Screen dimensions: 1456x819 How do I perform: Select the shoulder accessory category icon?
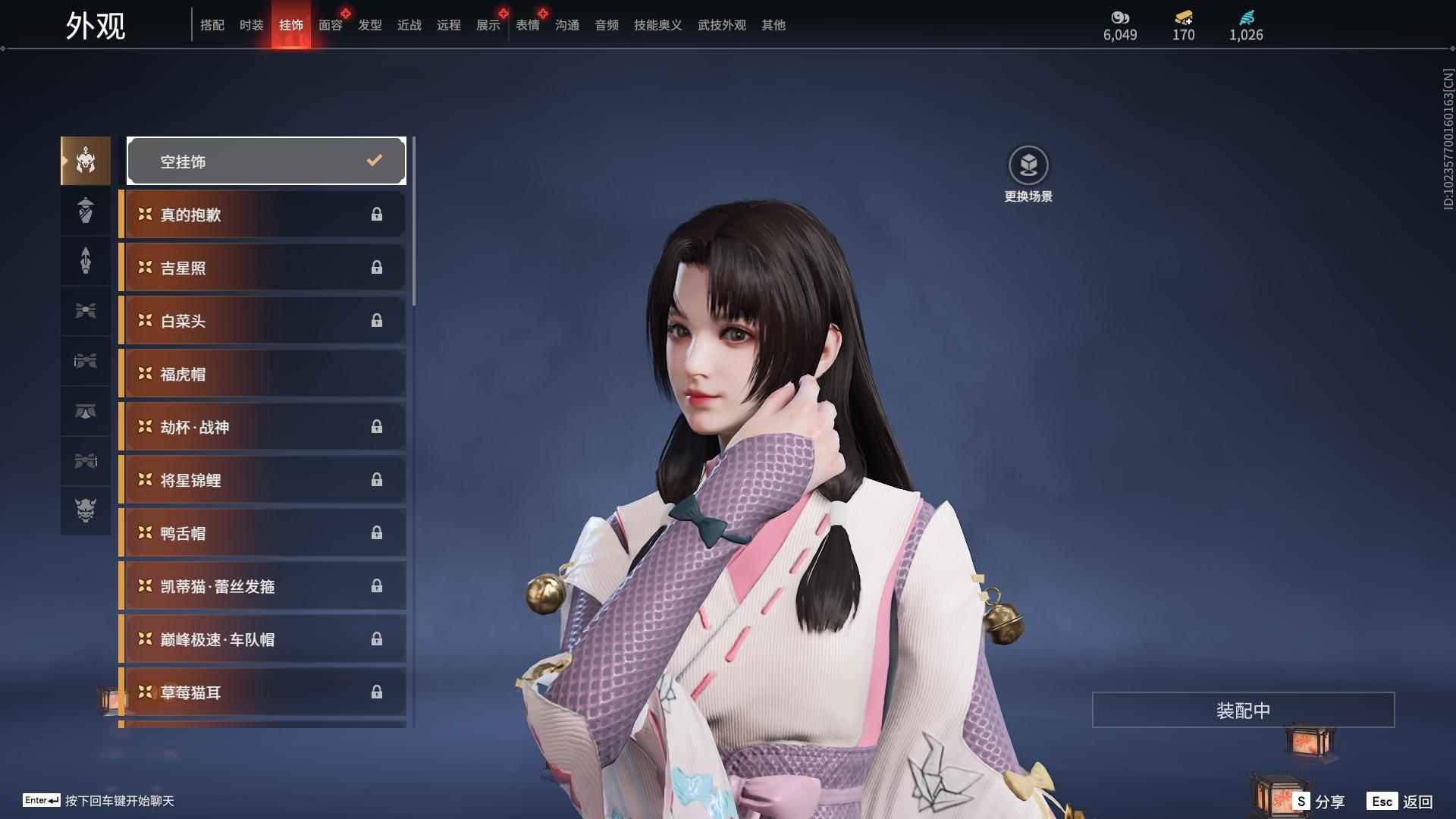(x=85, y=211)
